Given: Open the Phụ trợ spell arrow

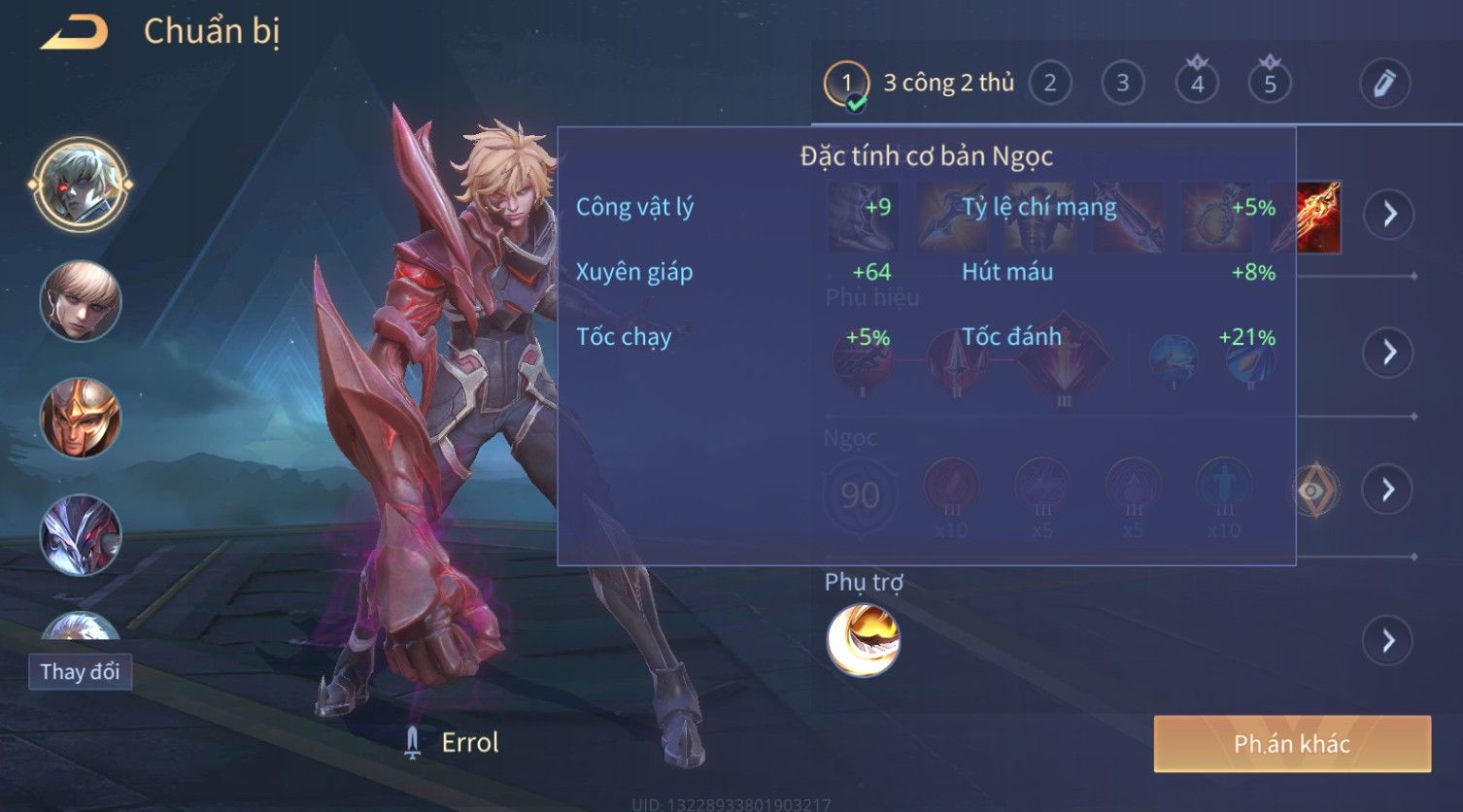Looking at the screenshot, I should (x=1389, y=640).
